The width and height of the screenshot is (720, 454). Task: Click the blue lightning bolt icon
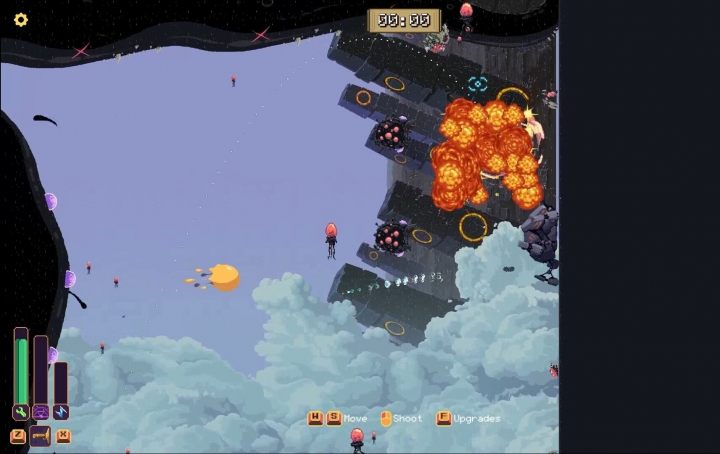[x=61, y=412]
